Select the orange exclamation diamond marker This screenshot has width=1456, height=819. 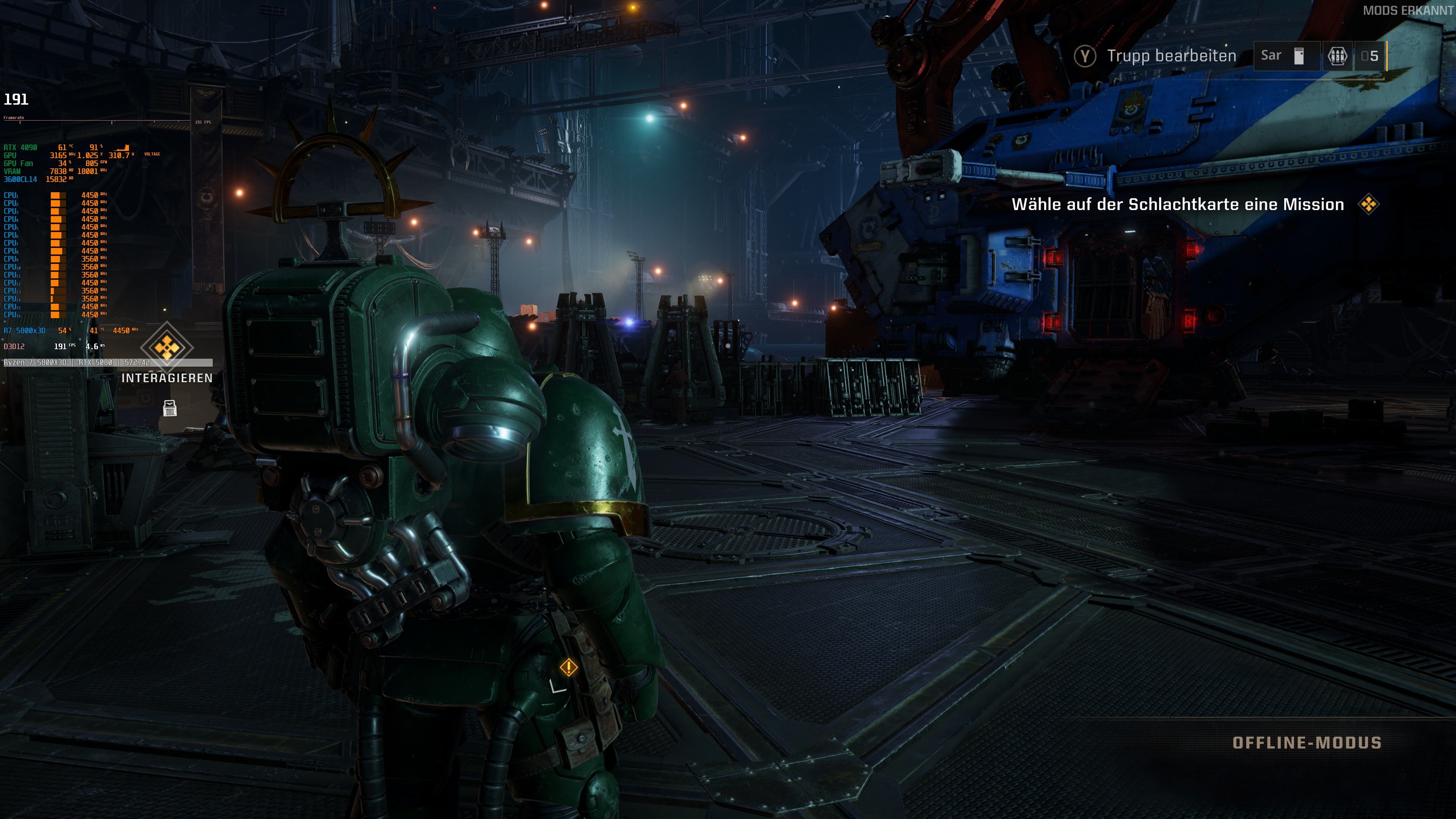point(568,667)
